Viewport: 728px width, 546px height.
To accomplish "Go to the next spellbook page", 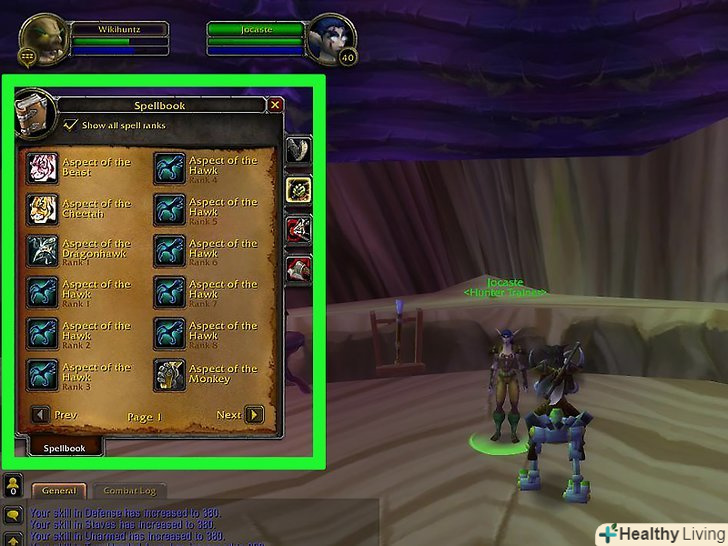I will coord(254,415).
